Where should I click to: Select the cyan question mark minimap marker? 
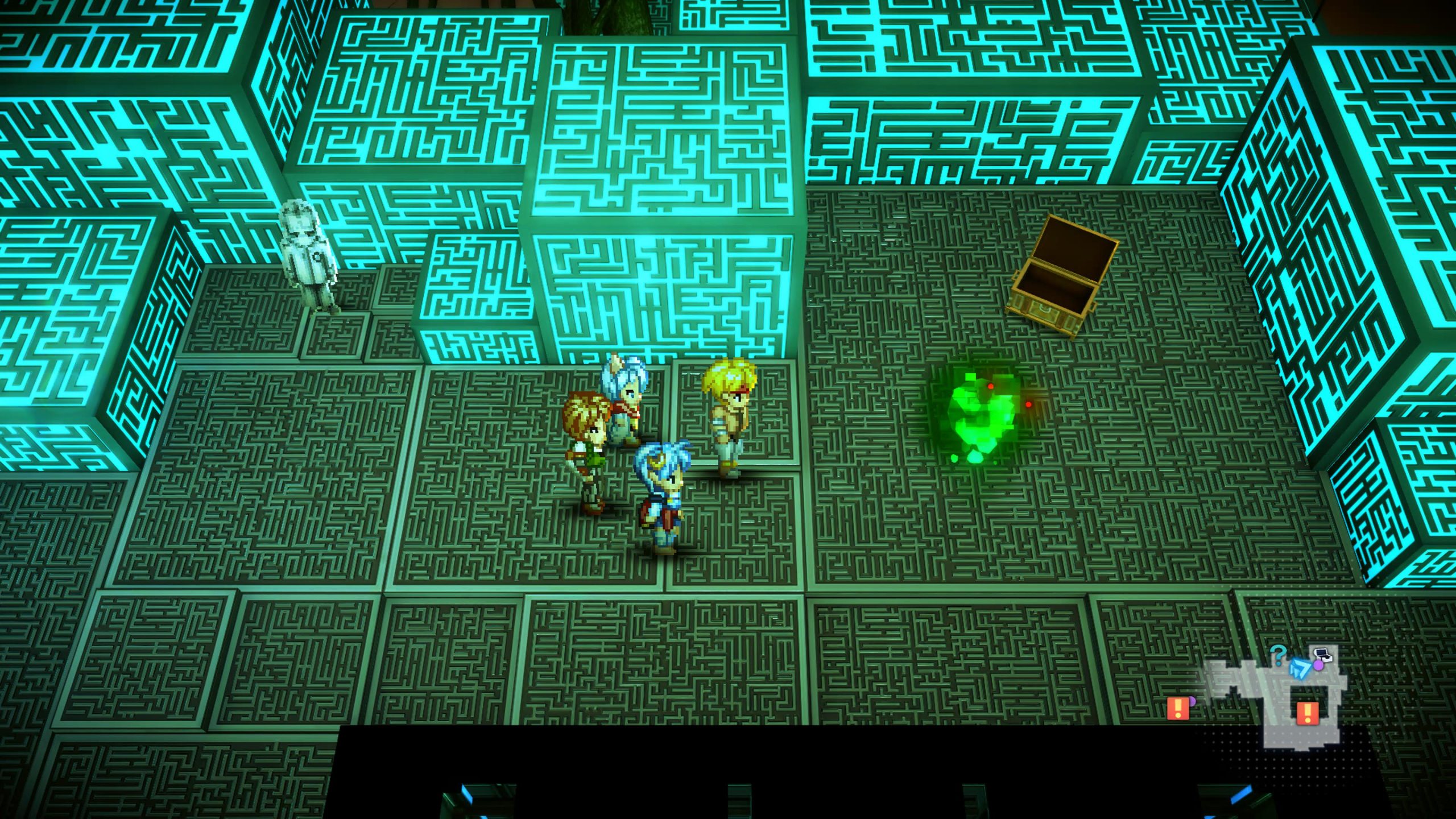point(1277,655)
